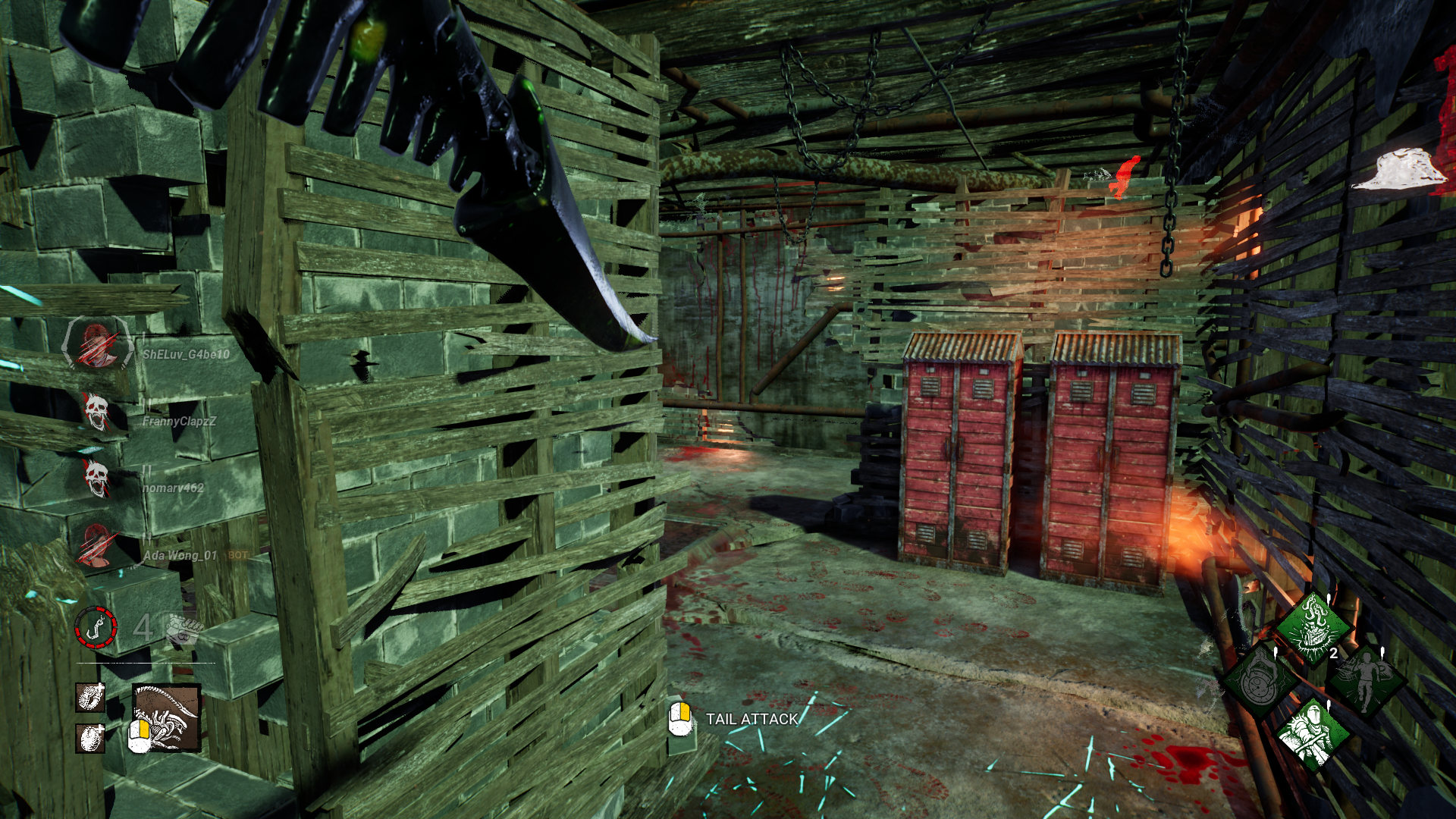The image size is (1456, 819).
Task: Select the running figure perk icon
Action: [1366, 680]
